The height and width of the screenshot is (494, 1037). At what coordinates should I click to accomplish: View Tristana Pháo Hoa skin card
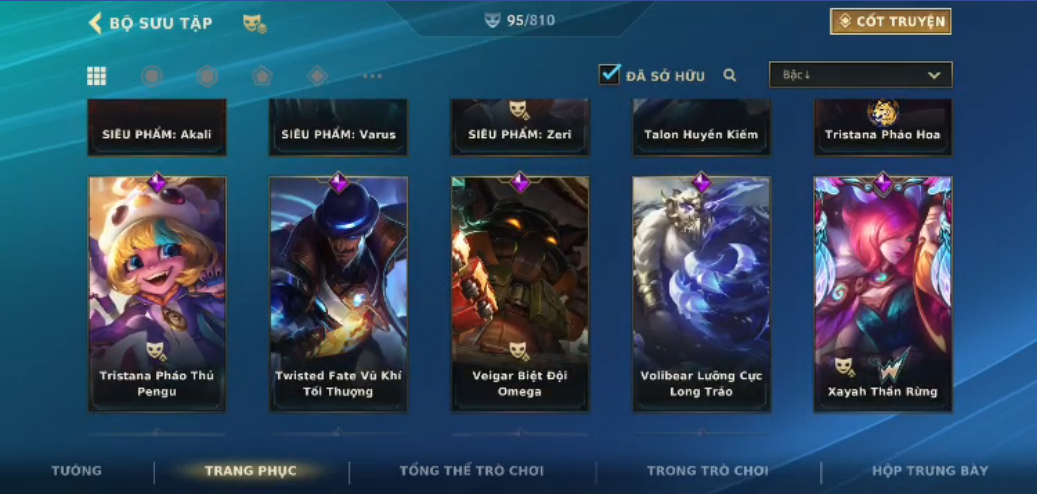point(882,128)
